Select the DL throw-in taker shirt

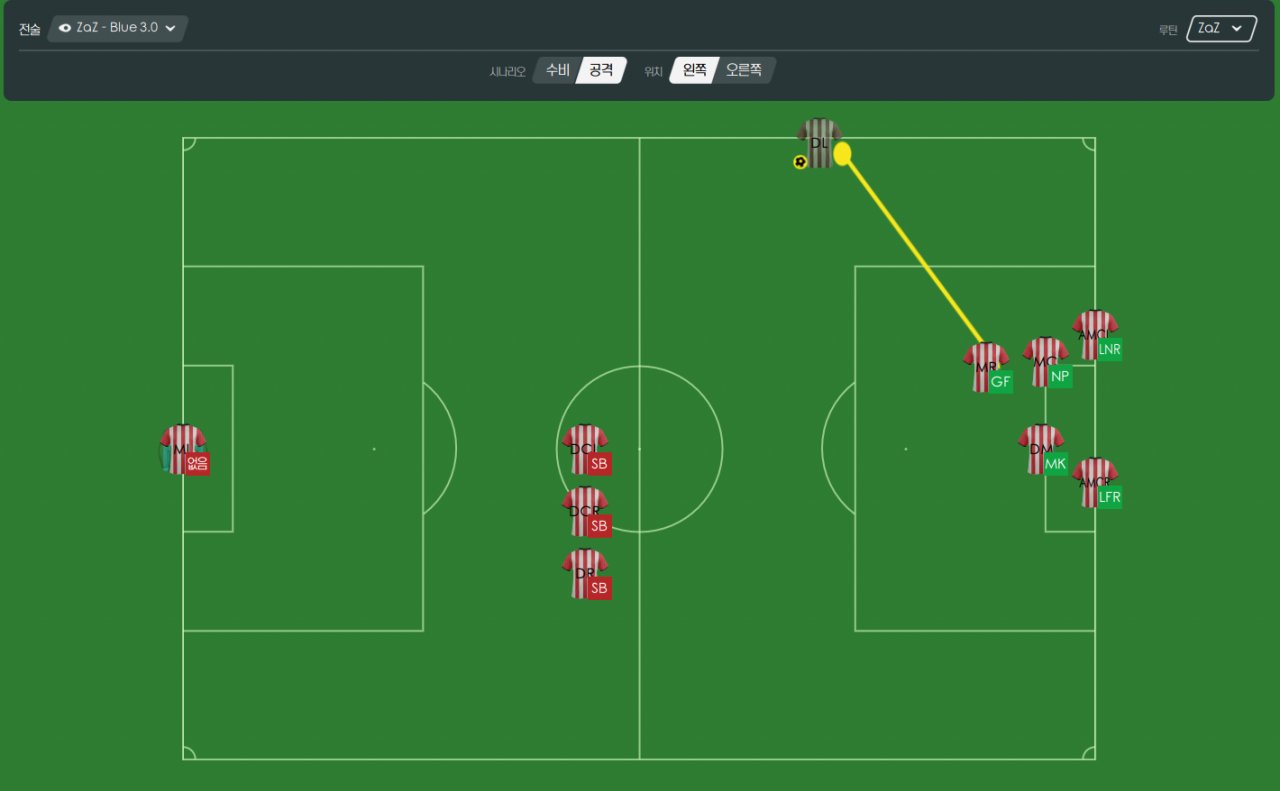819,144
